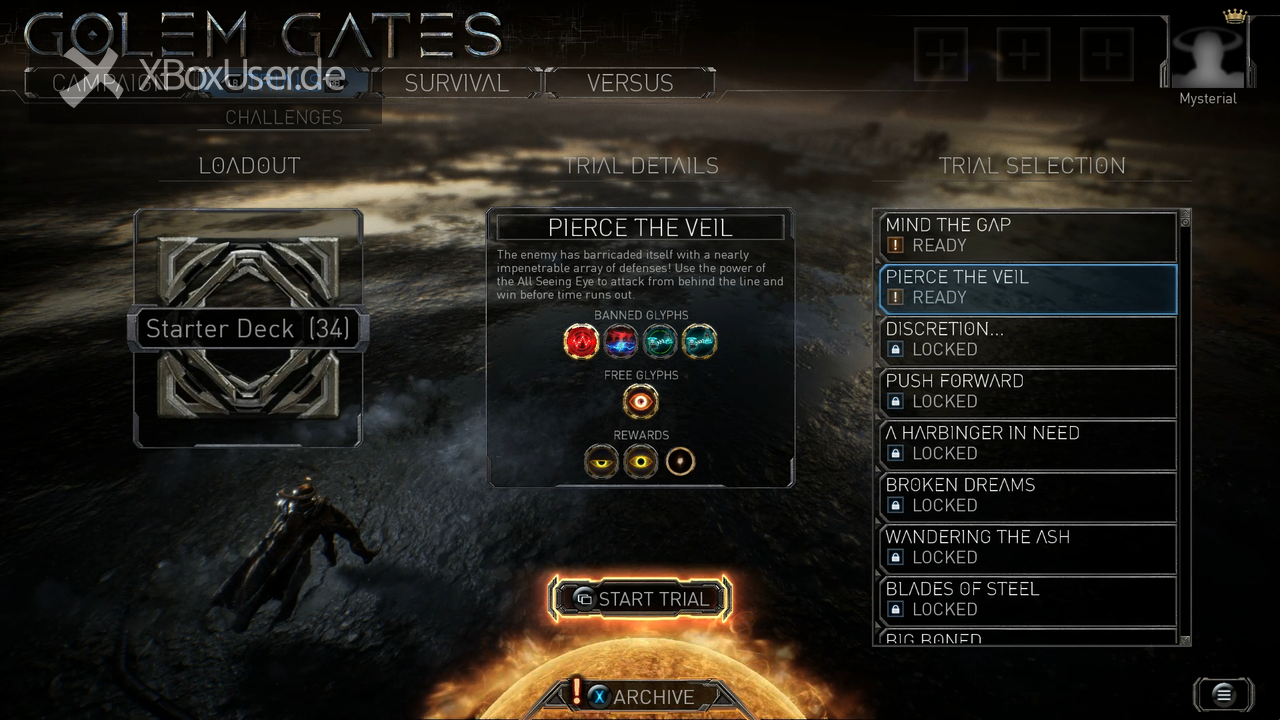Choose the Starter Deck loadout

click(248, 328)
